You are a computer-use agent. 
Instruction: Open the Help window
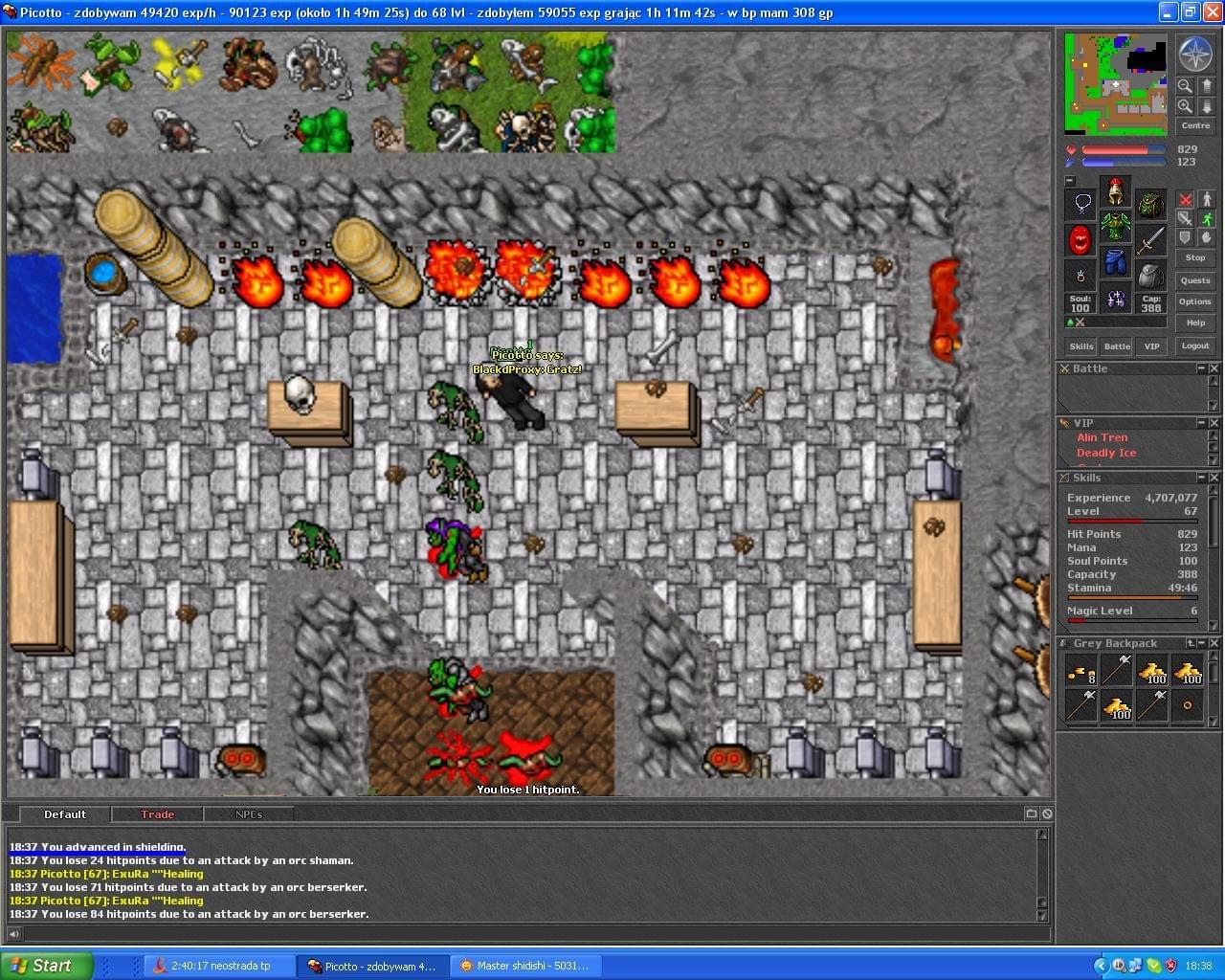1194,323
